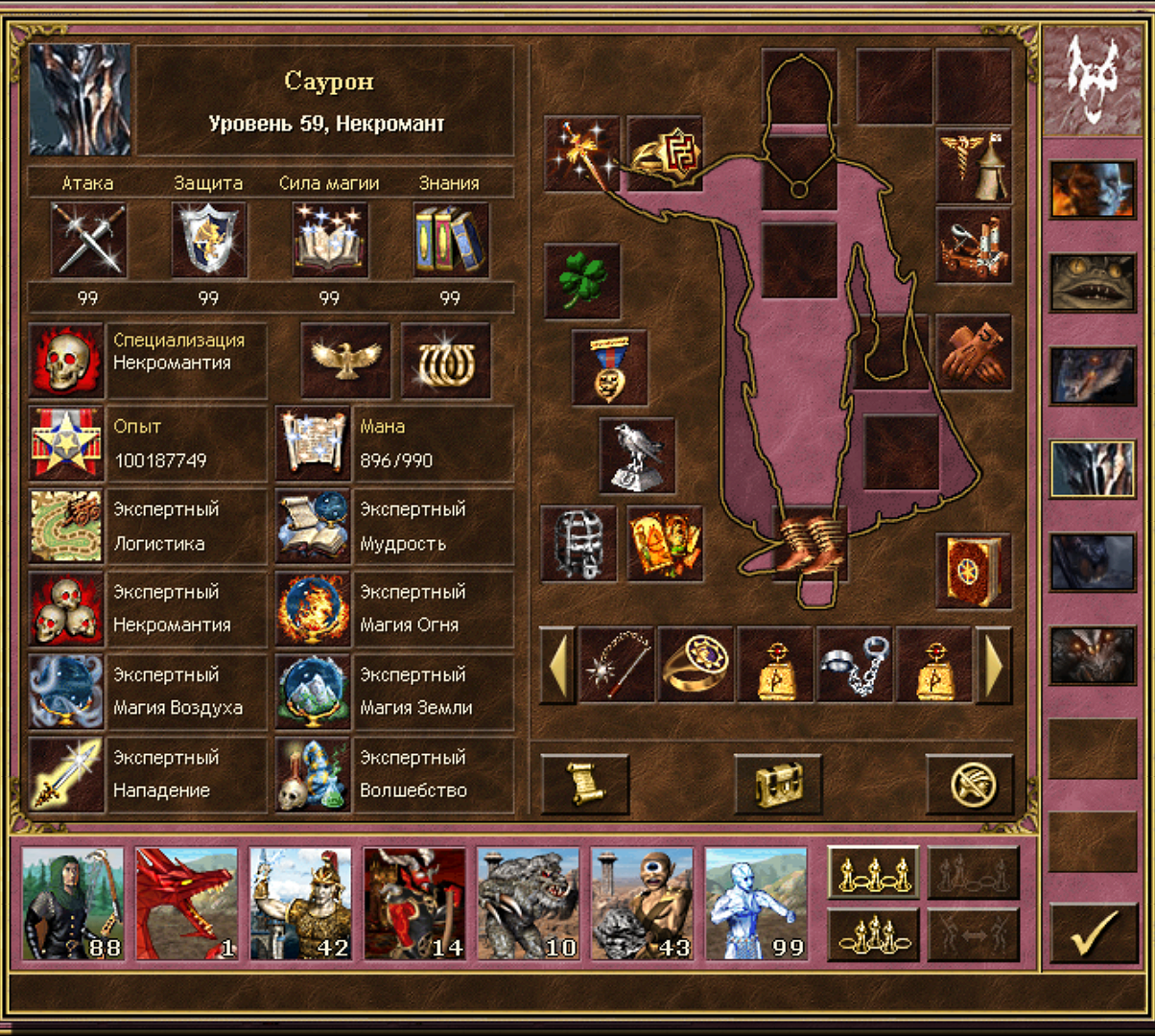Pick the gloves artifact slot
Image resolution: width=1155 pixels, height=1036 pixels.
point(973,352)
